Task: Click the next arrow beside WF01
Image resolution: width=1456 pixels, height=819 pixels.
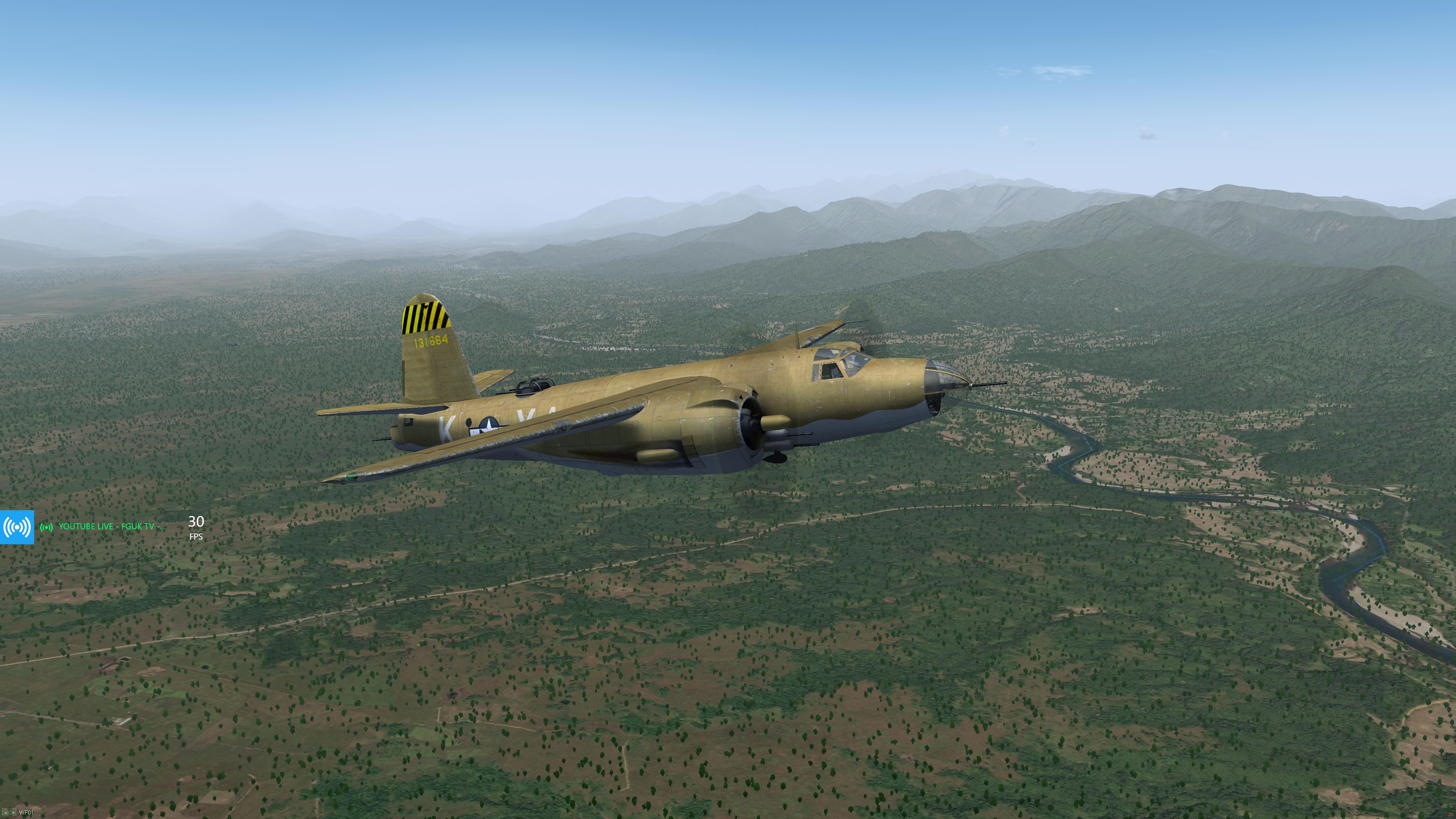Action: pyautogui.click(x=13, y=813)
